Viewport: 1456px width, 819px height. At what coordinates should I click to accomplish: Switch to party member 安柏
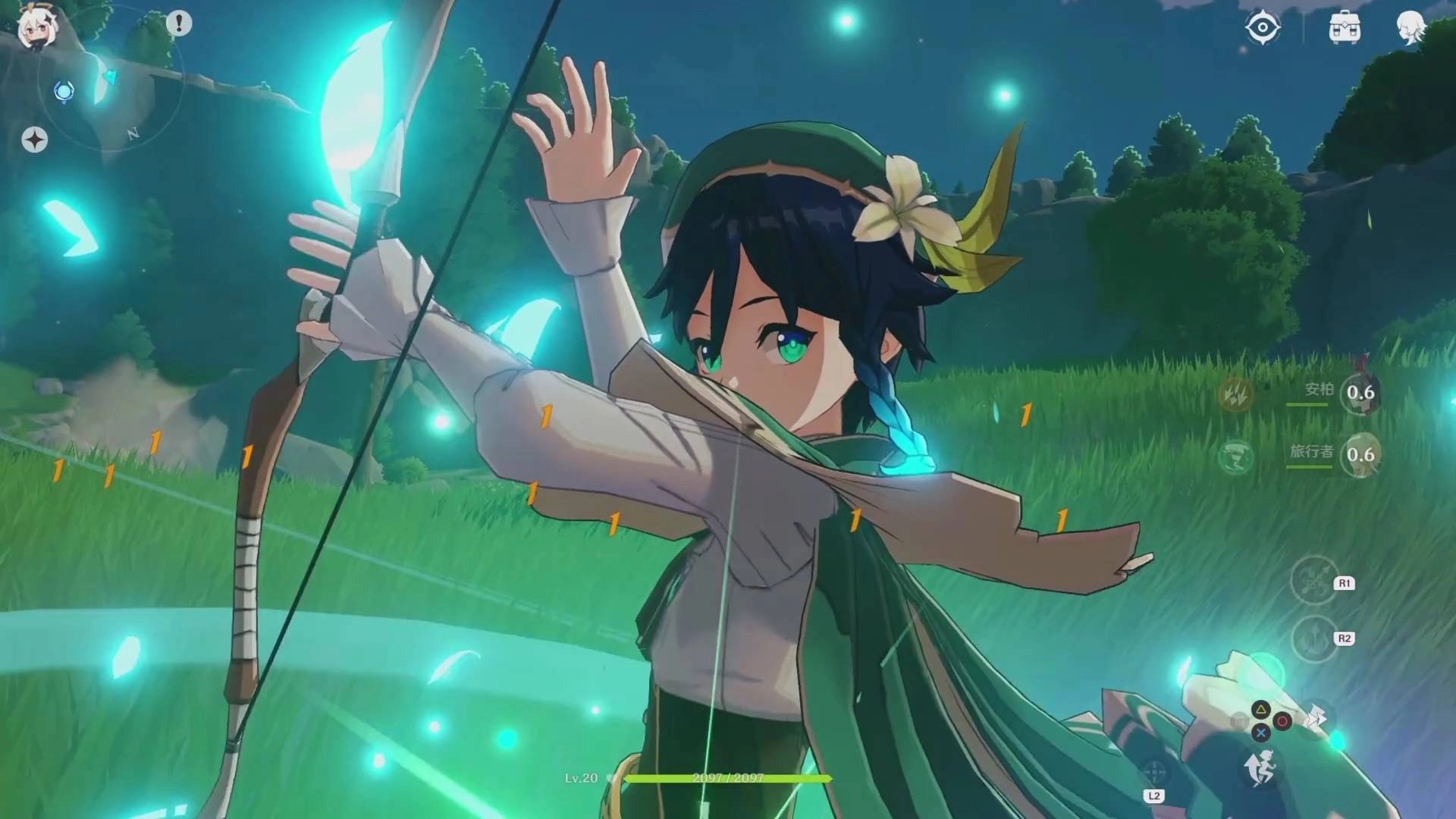tap(1360, 394)
